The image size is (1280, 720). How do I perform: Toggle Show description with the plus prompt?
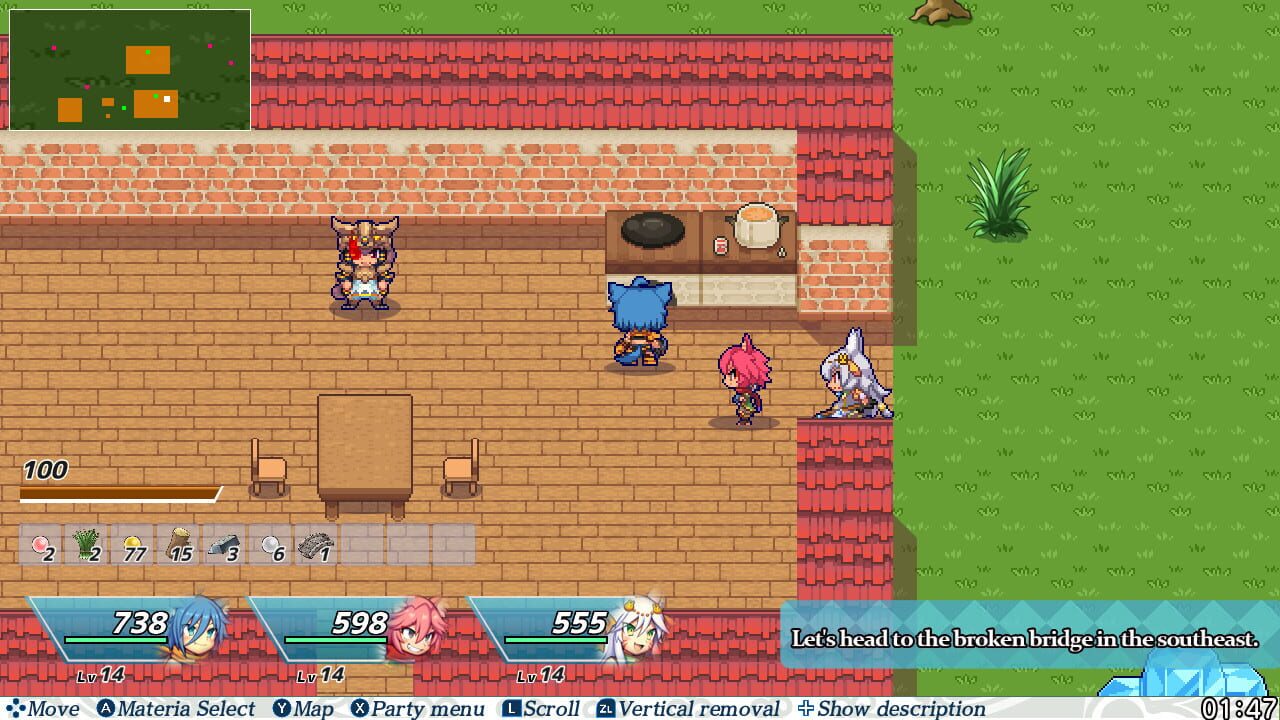point(900,709)
